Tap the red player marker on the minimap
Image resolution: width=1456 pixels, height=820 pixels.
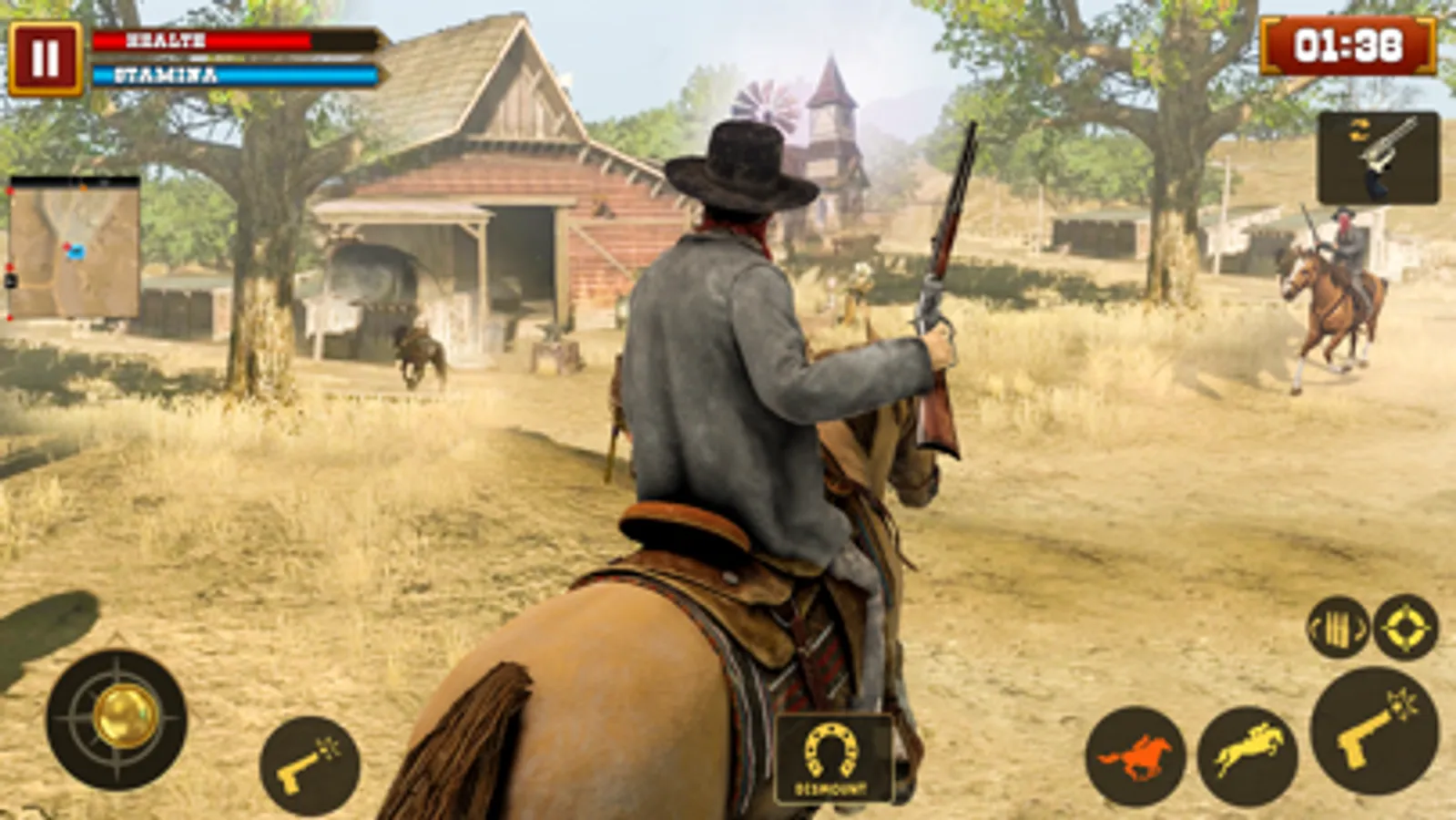[x=67, y=247]
